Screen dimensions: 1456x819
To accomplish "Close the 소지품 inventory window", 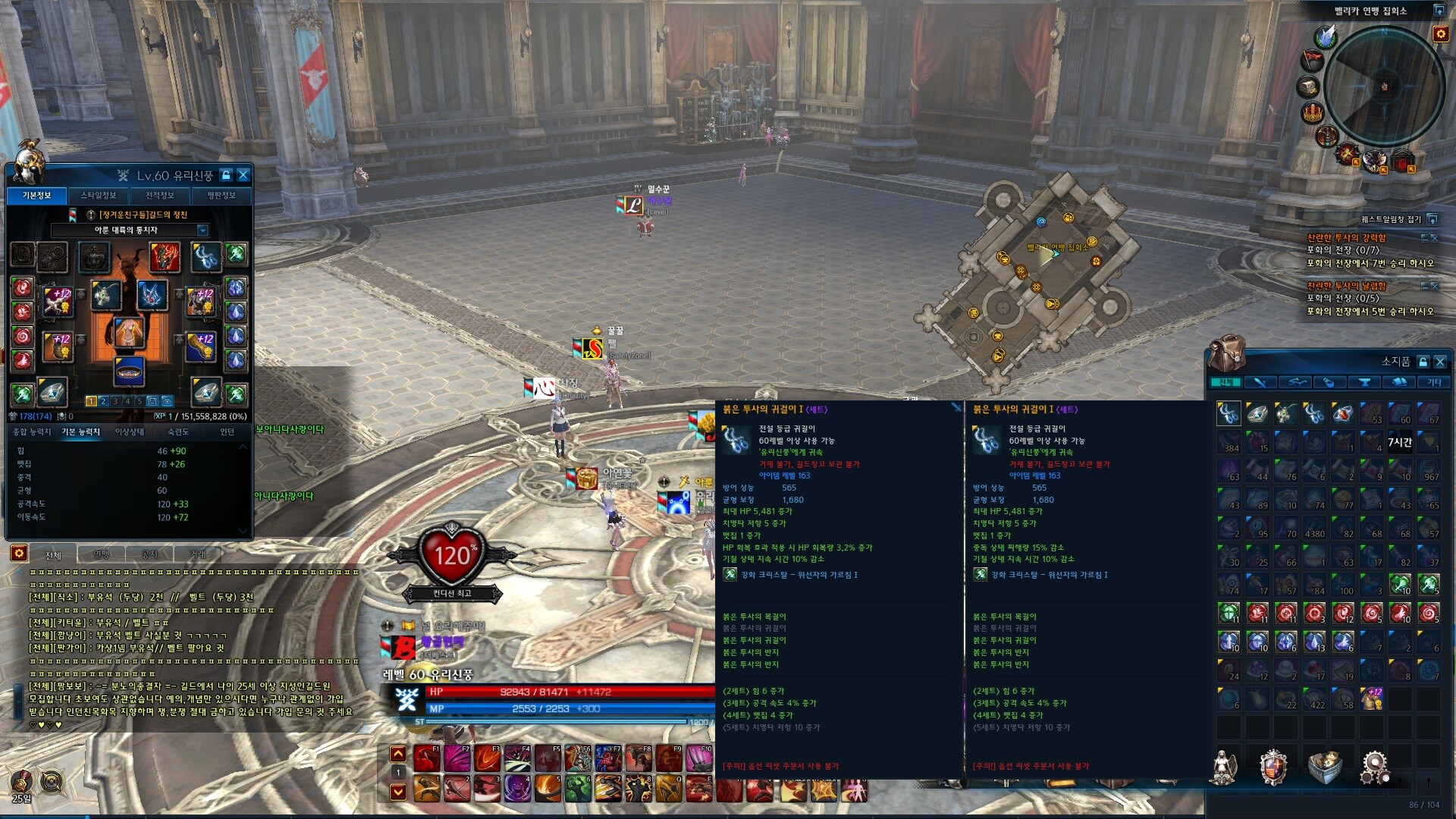I will coord(1440,362).
